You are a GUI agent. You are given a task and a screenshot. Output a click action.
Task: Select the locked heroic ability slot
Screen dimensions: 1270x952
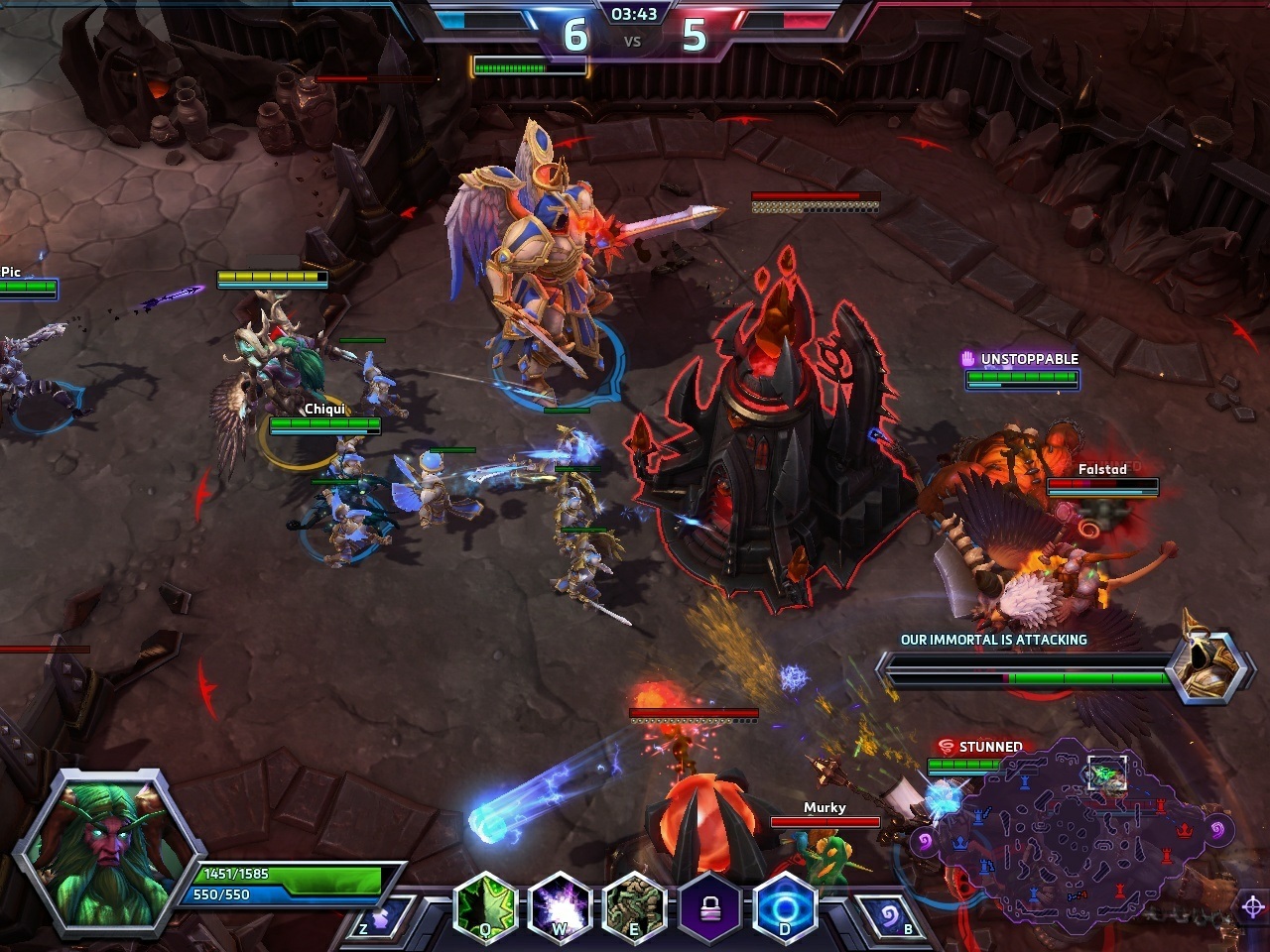pyautogui.click(x=709, y=906)
